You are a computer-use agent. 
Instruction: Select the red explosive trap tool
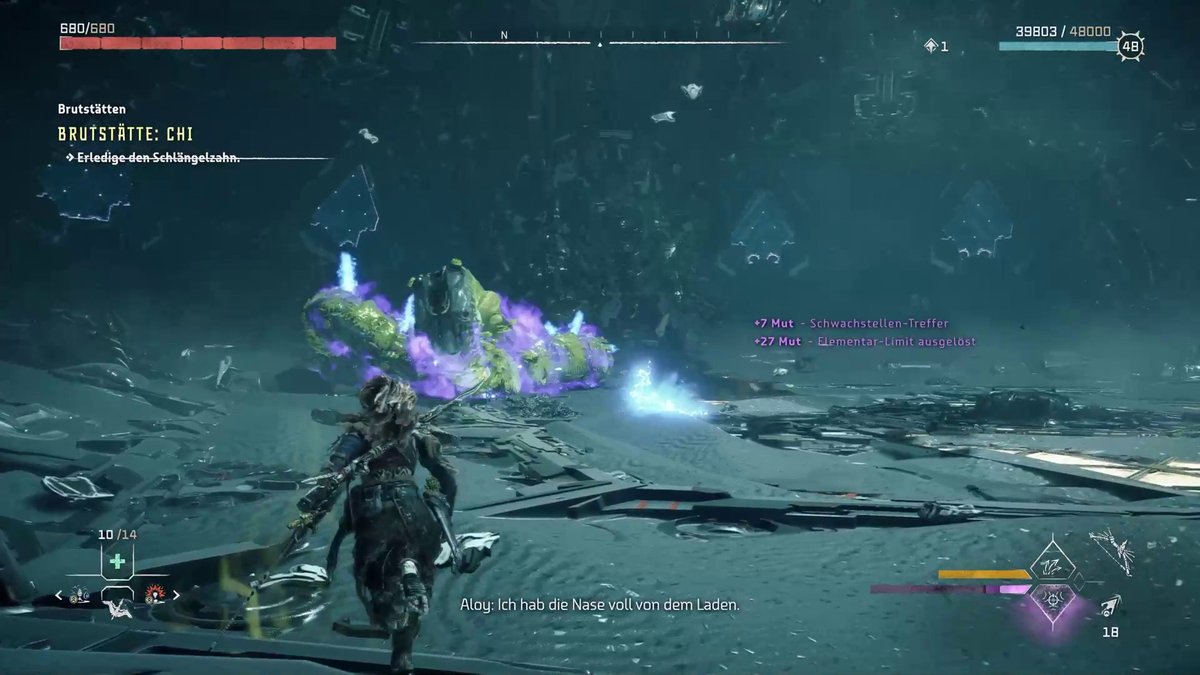pyautogui.click(x=154, y=594)
